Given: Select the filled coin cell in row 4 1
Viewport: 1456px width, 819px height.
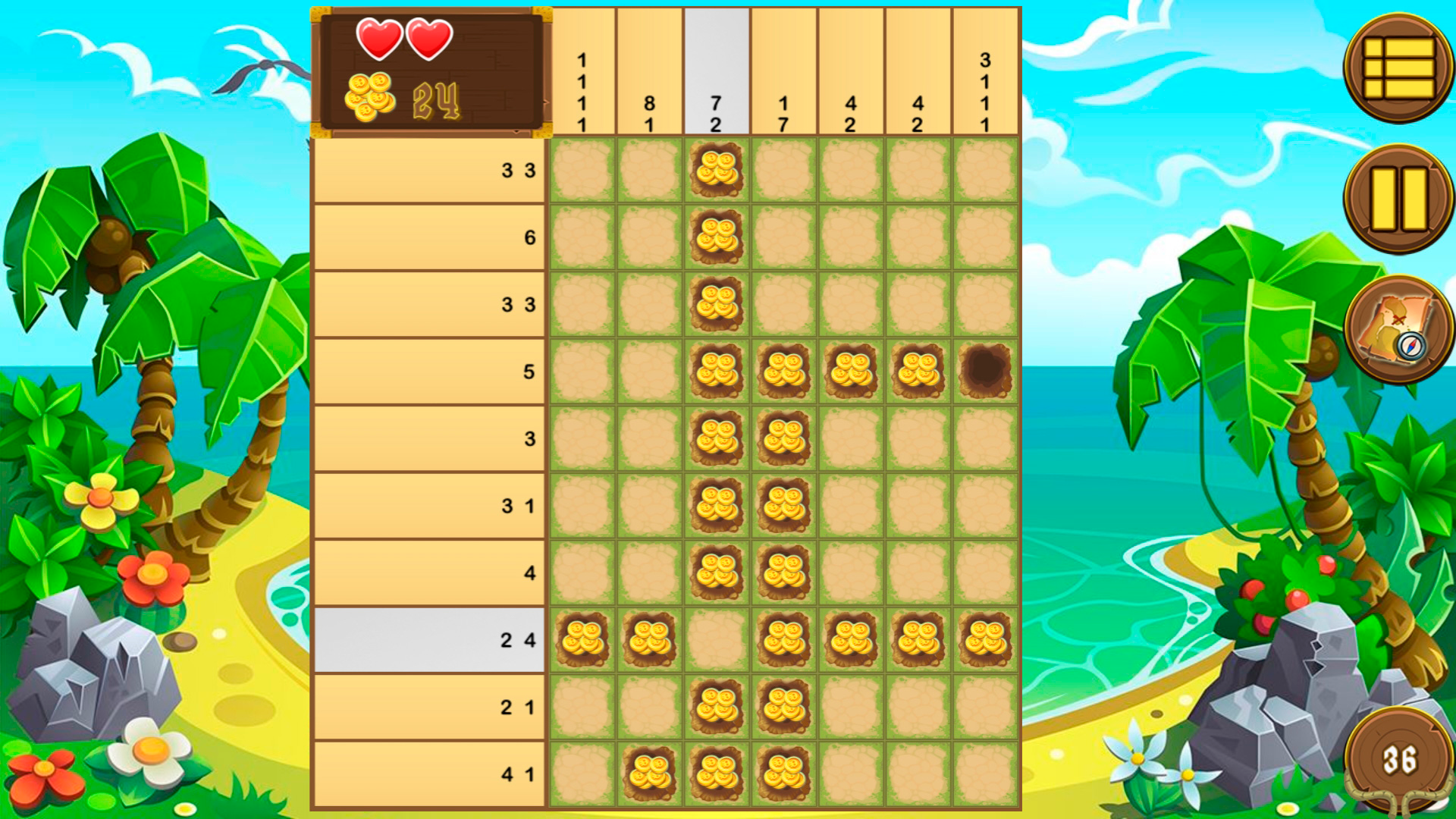Looking at the screenshot, I should (x=651, y=773).
